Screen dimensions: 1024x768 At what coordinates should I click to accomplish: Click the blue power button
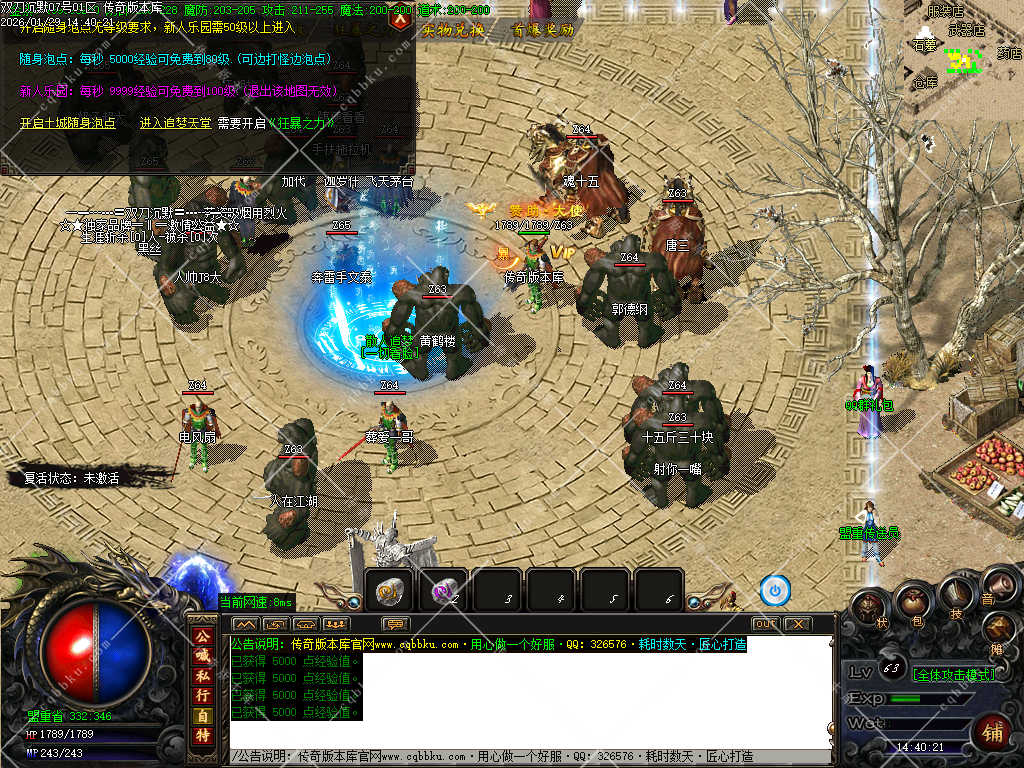(x=774, y=591)
